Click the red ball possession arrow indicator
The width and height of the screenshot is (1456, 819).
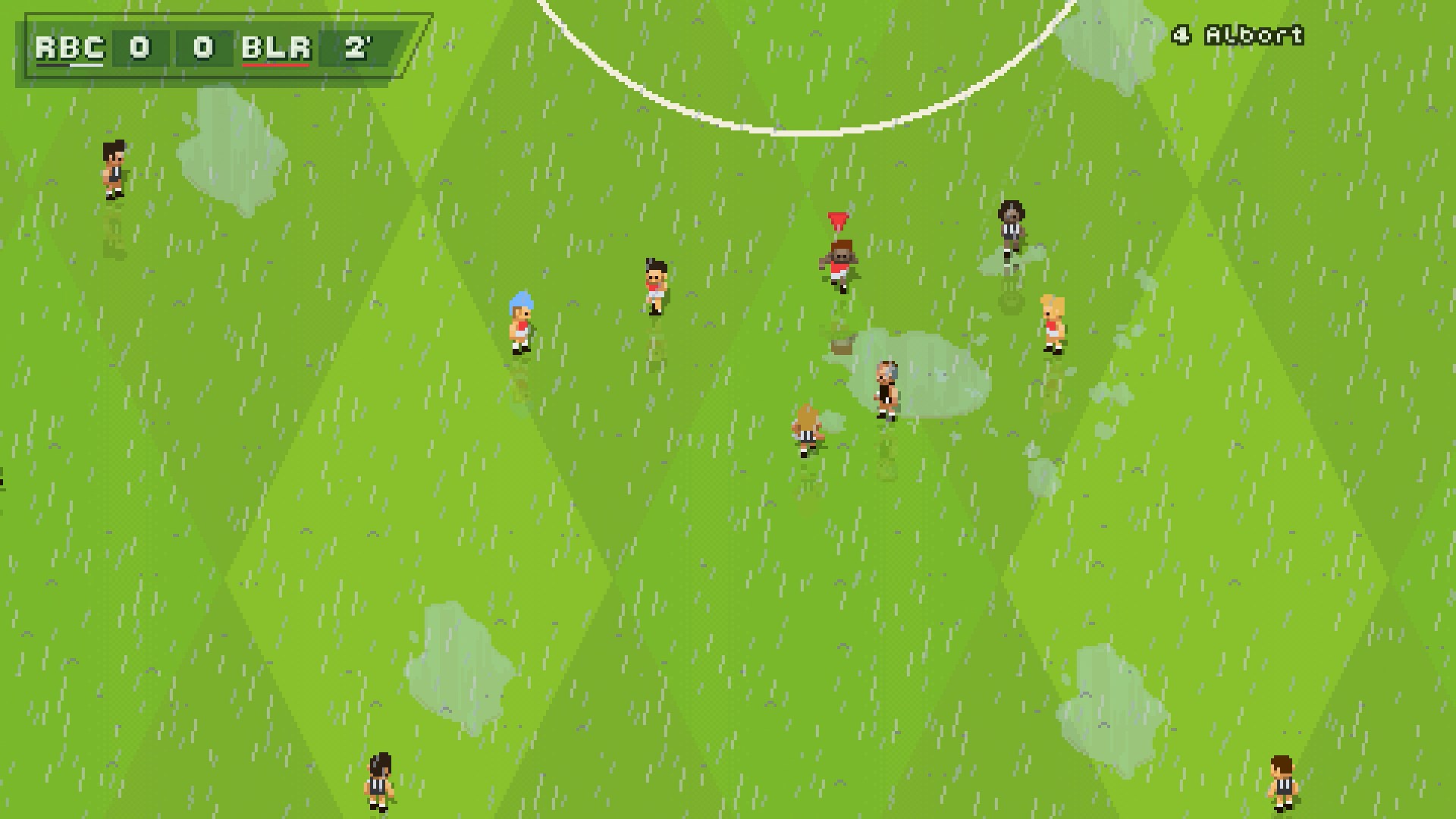pos(837,220)
